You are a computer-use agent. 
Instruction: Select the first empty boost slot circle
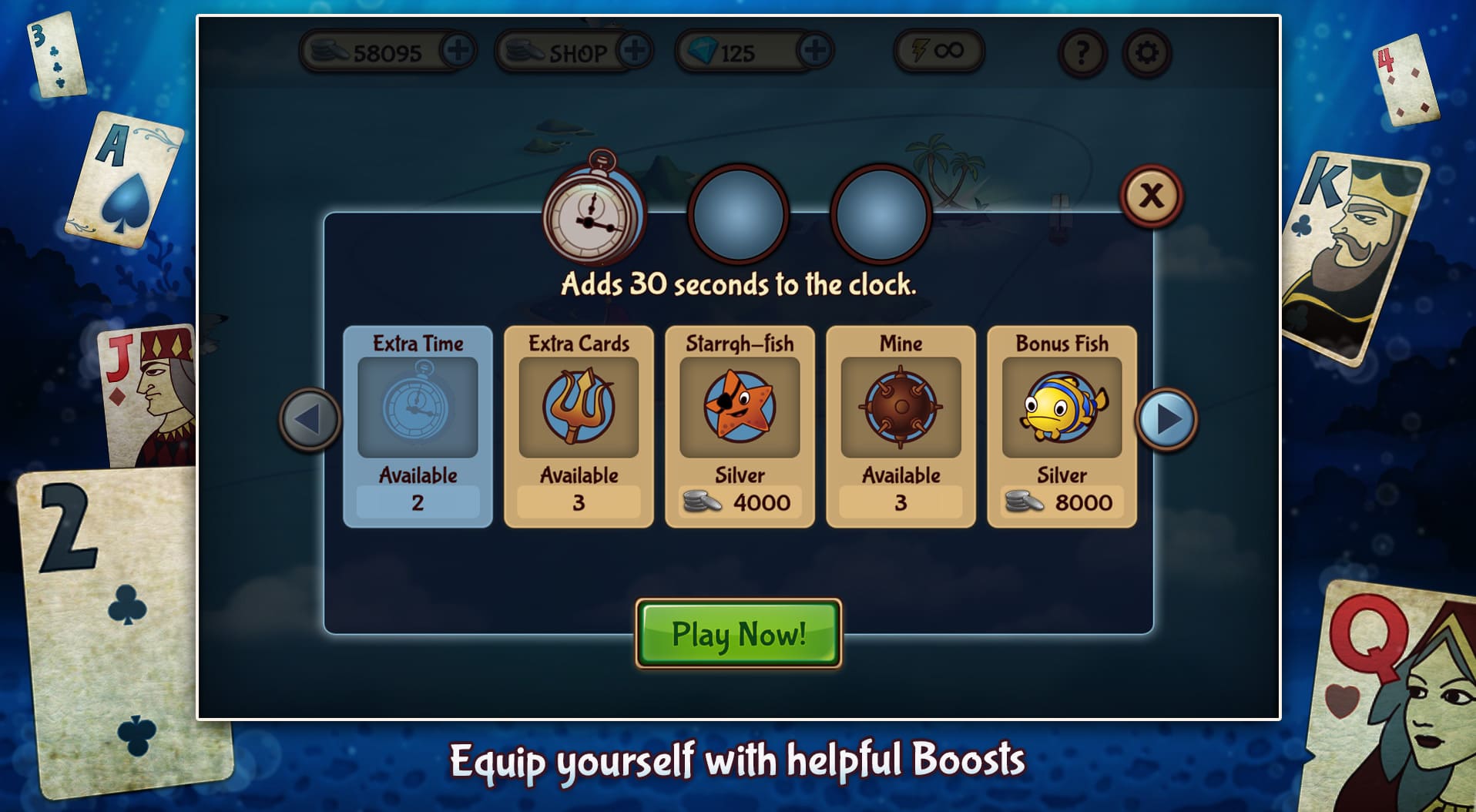pos(738,216)
